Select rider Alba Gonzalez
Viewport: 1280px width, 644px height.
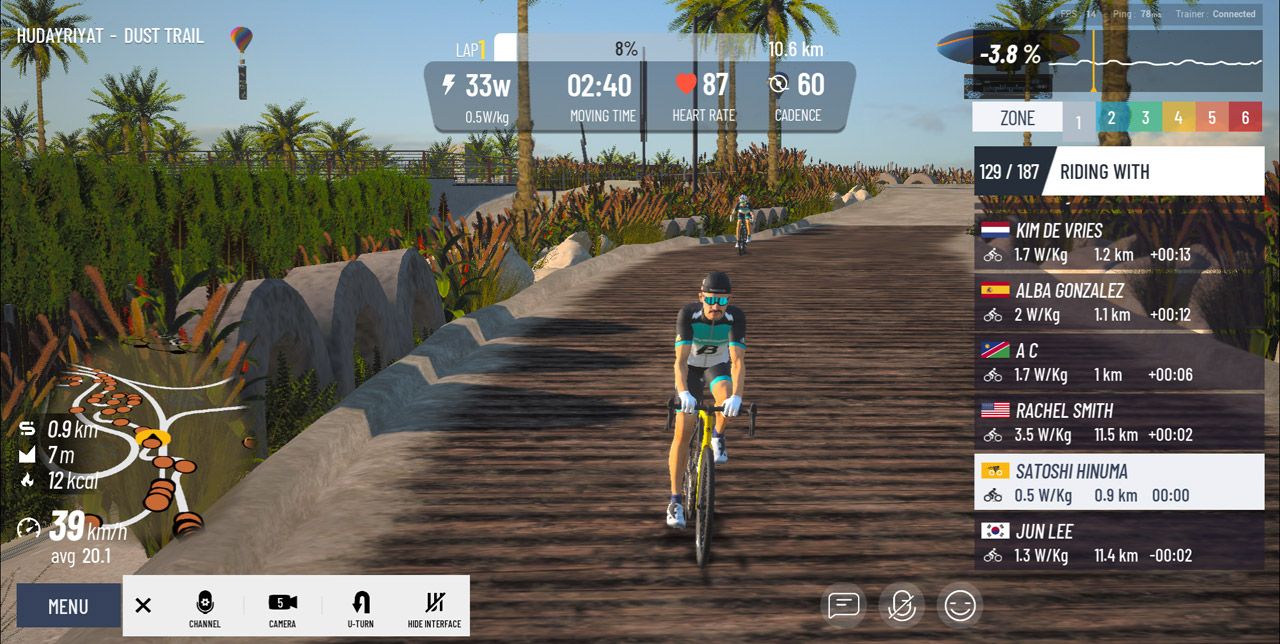coord(1118,303)
